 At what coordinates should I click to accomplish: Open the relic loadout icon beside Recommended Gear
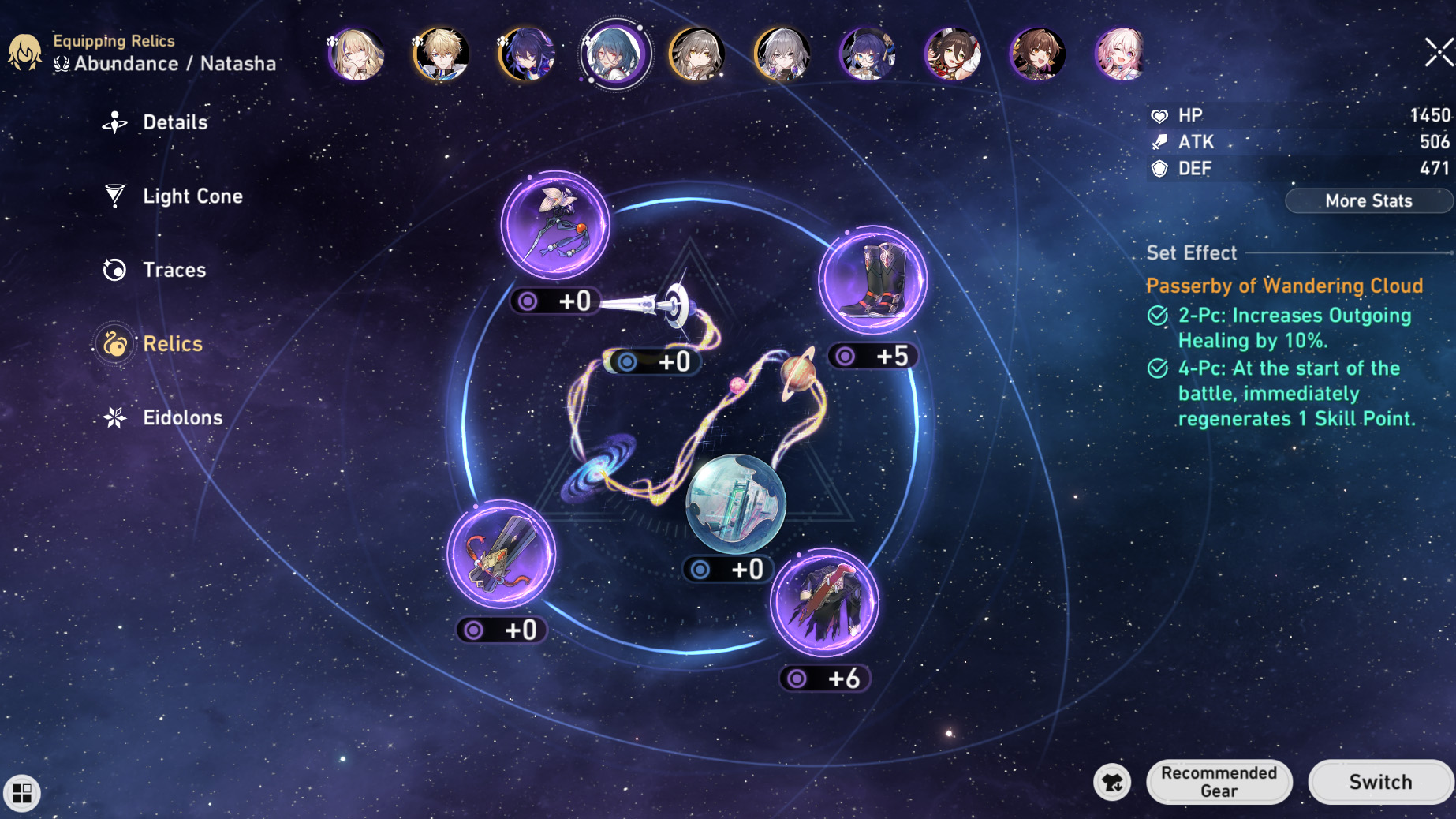coord(1112,782)
